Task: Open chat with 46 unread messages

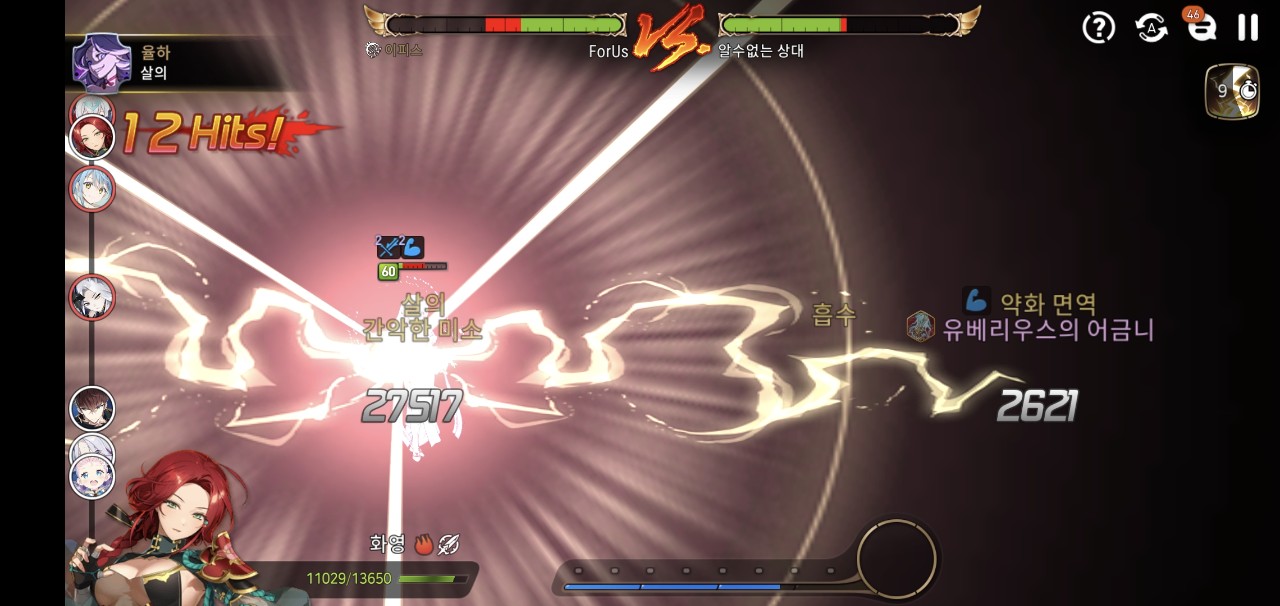Action: 1201,27
